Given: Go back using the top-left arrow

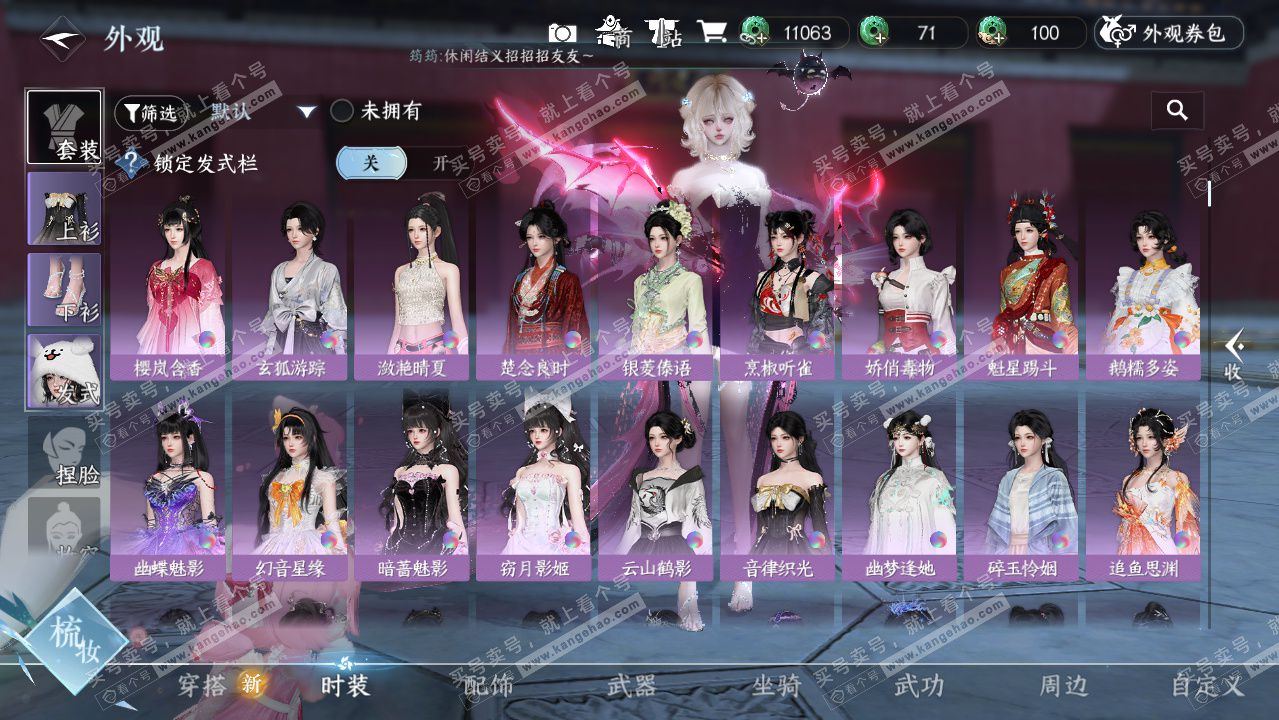Looking at the screenshot, I should coord(62,38).
